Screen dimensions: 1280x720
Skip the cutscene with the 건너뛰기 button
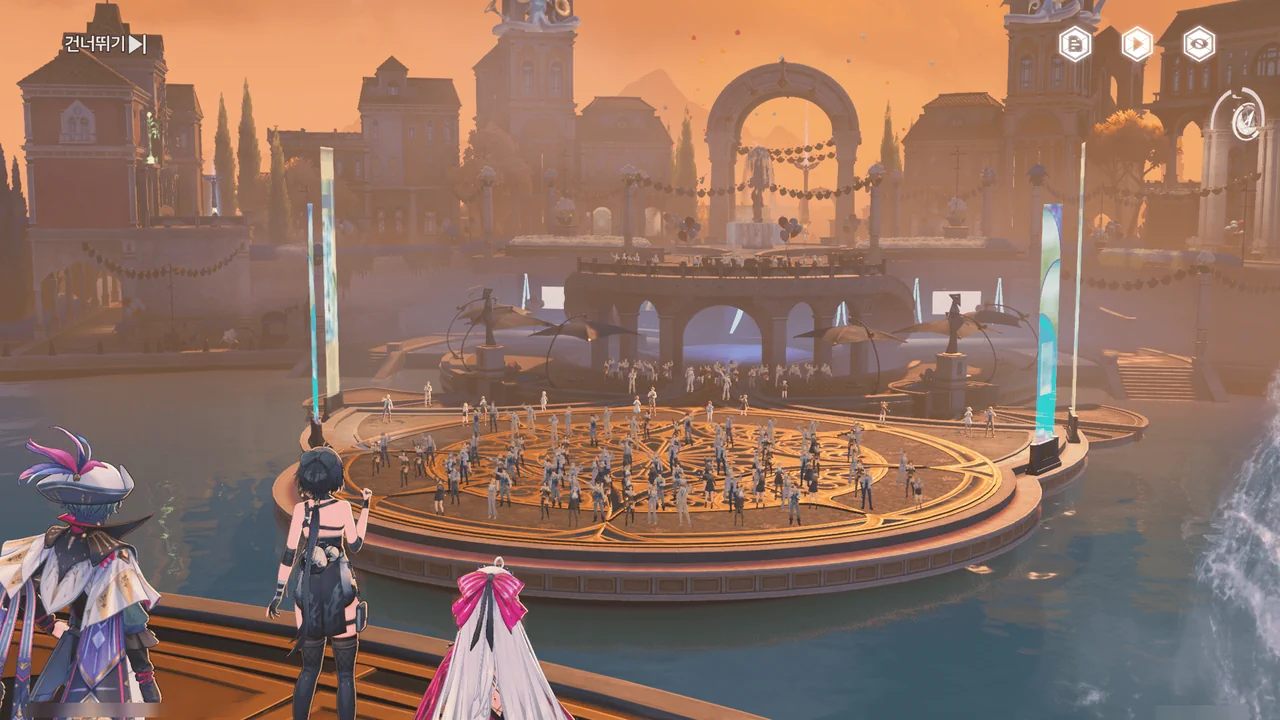click(105, 44)
